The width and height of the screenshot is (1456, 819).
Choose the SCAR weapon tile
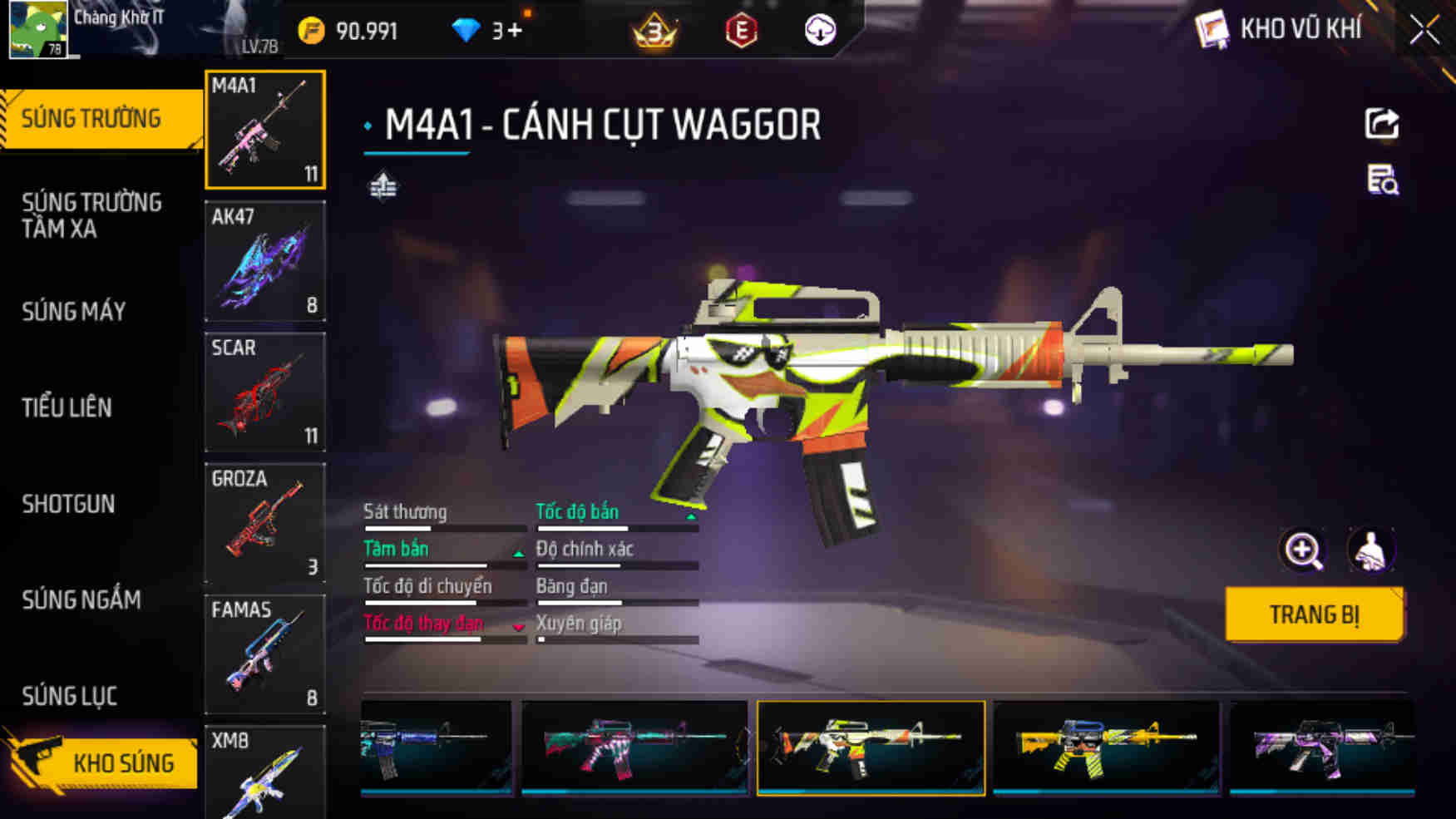click(265, 392)
